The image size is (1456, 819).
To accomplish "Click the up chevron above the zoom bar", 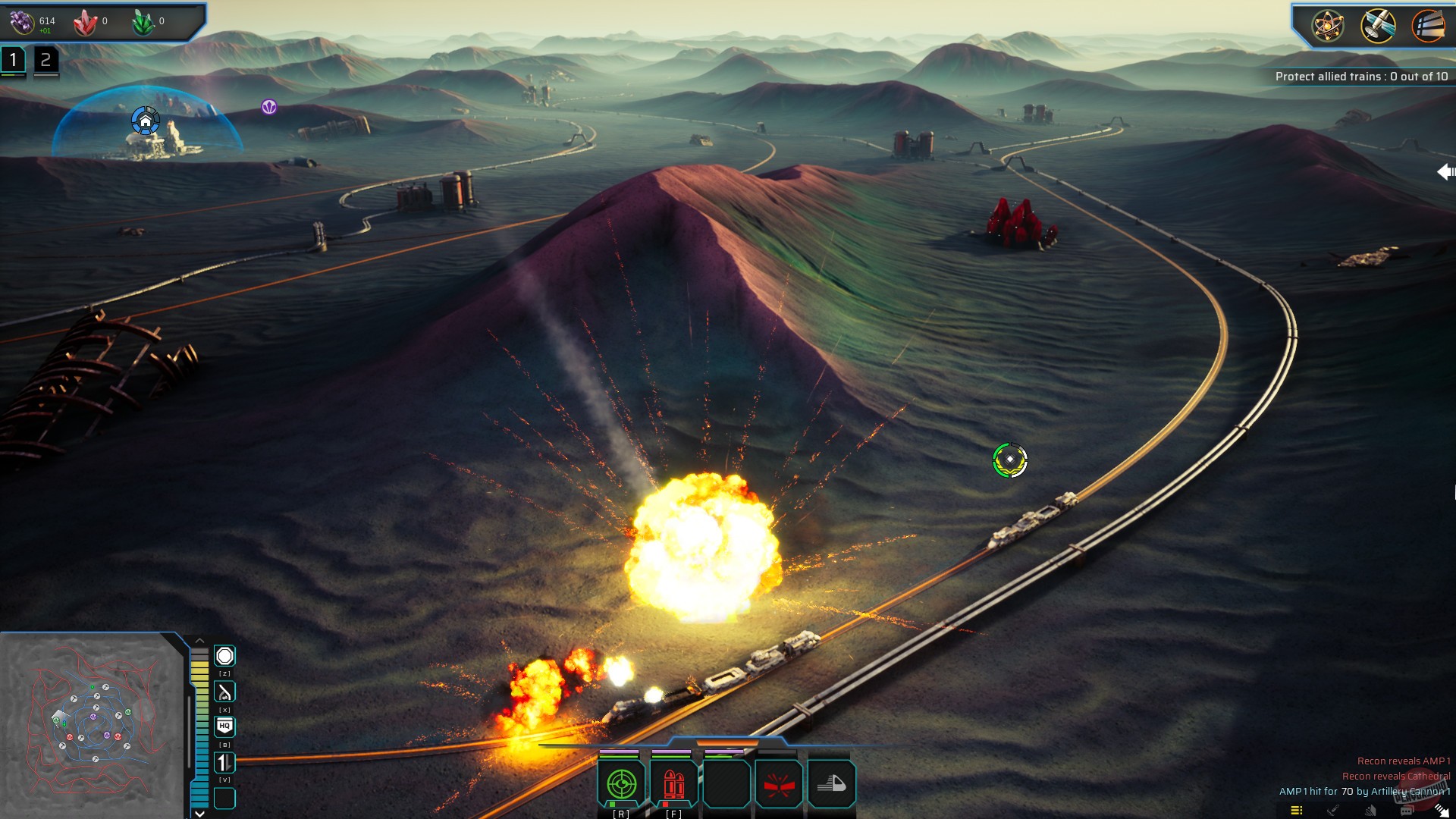I will 200,641.
